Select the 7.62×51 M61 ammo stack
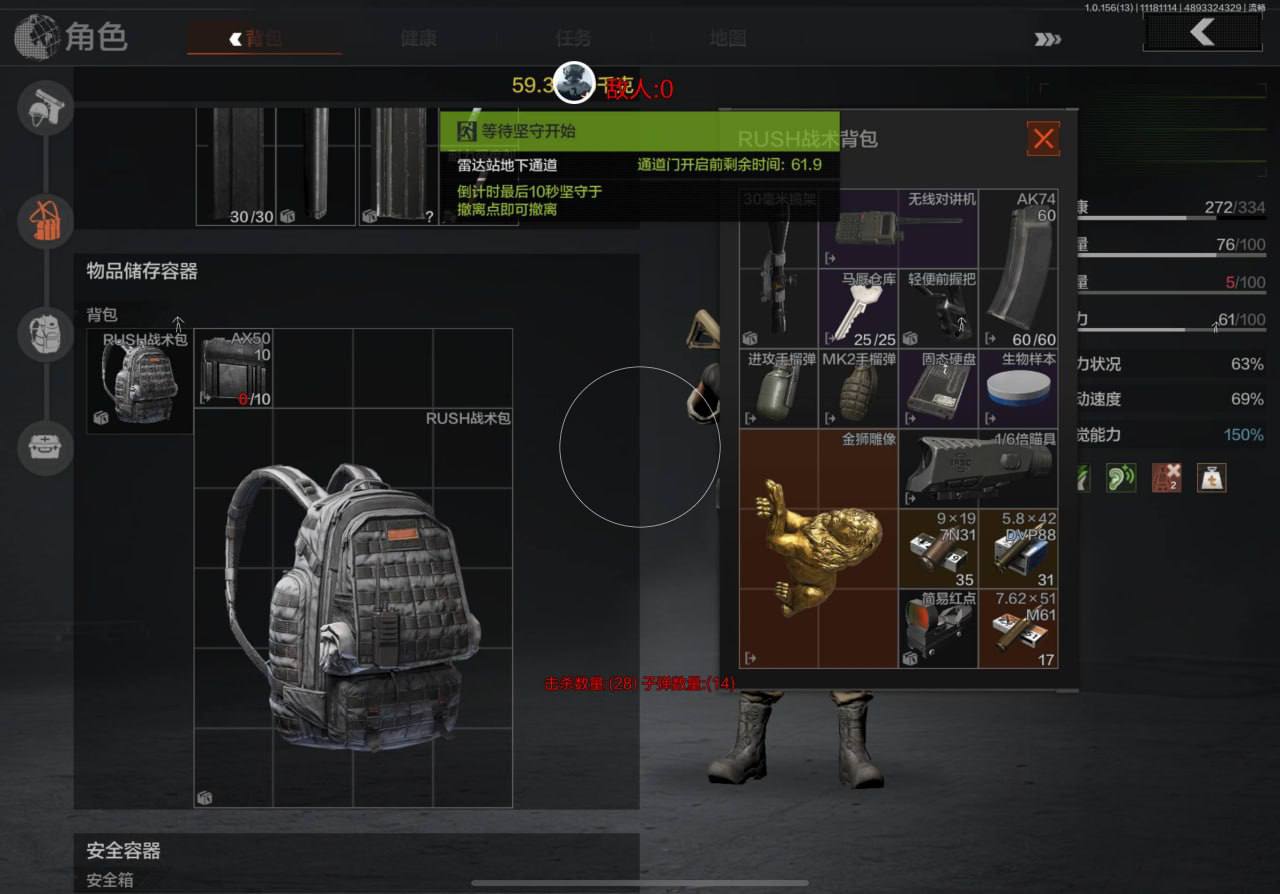 (1018, 628)
